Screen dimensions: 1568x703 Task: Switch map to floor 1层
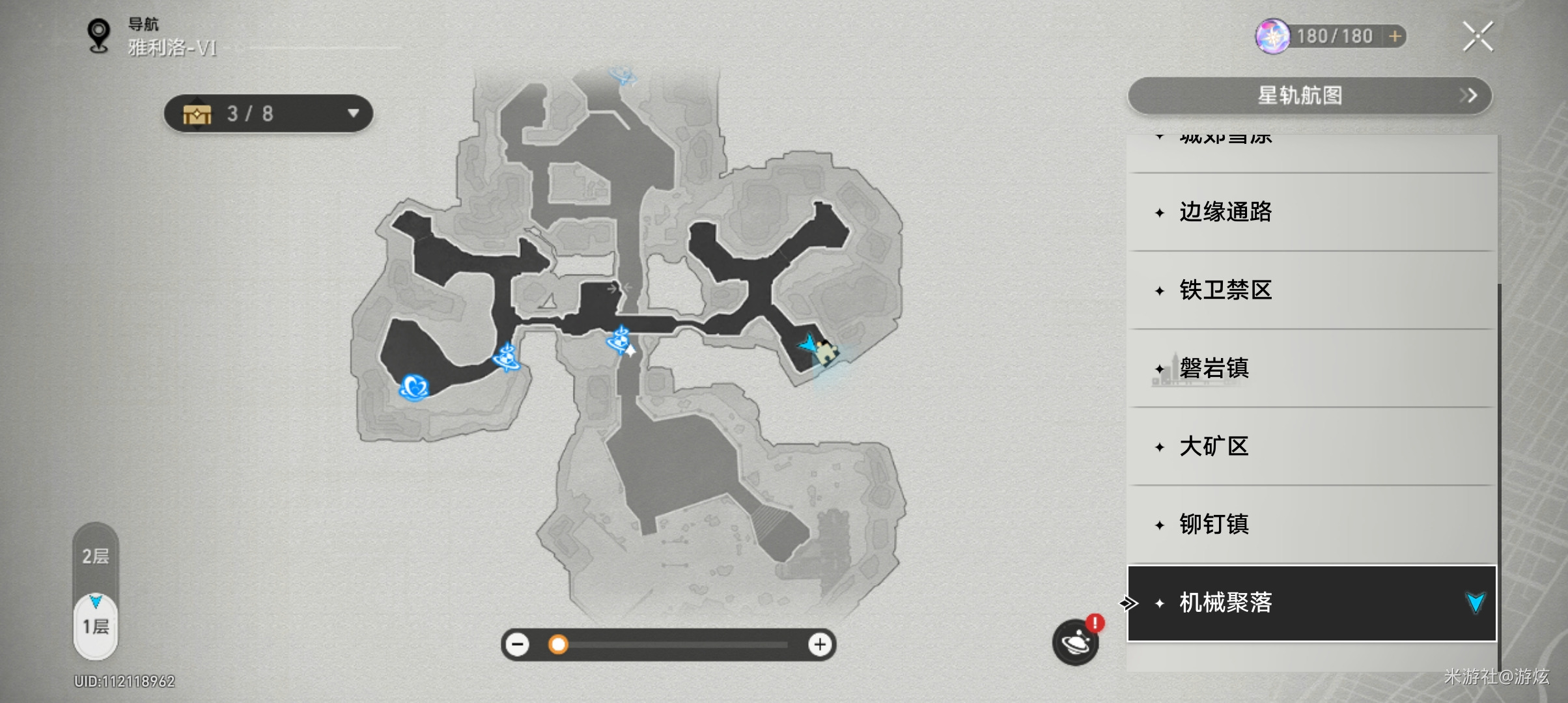point(96,626)
